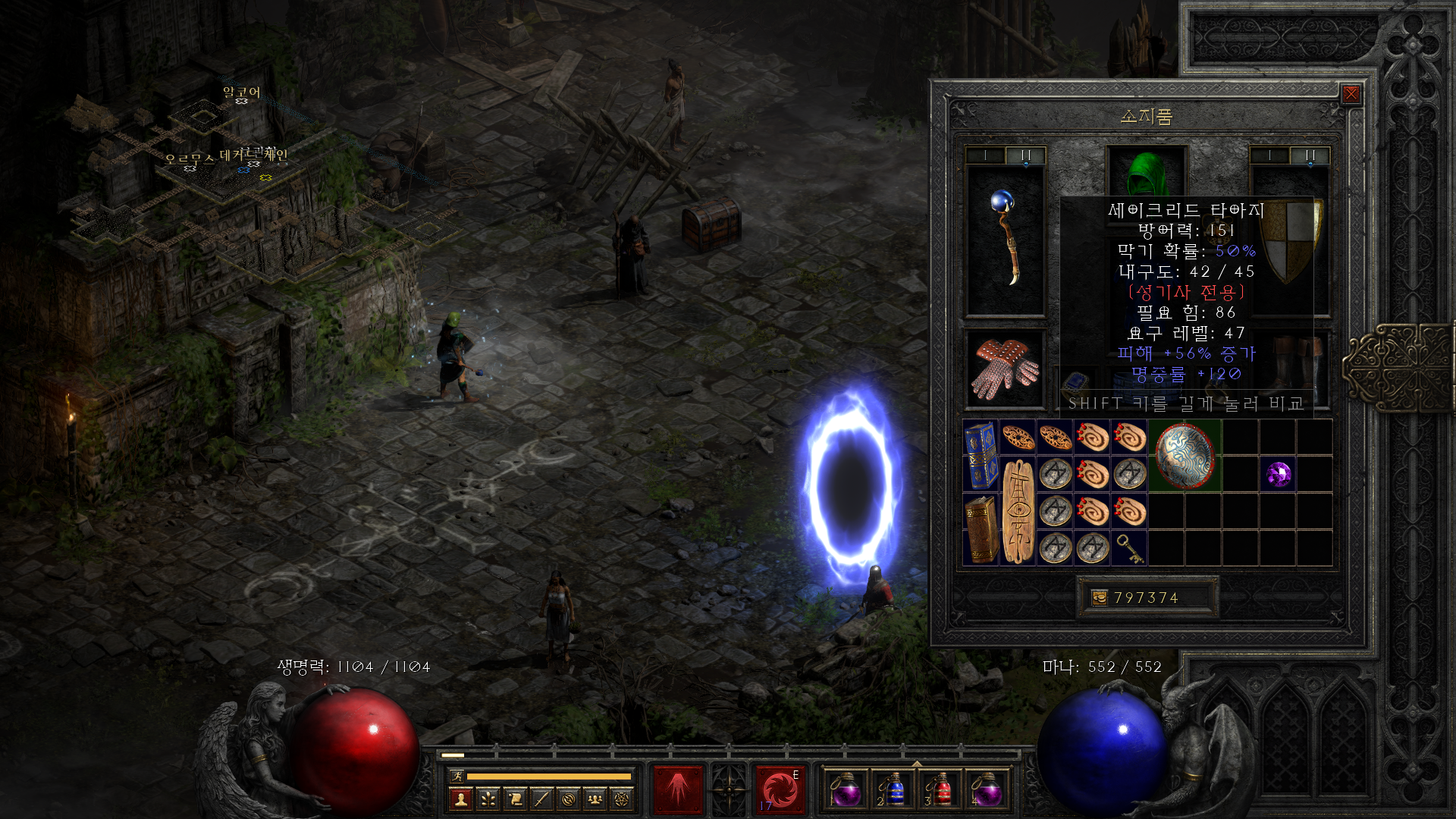Select the tall wooden grand charm

(1018, 511)
